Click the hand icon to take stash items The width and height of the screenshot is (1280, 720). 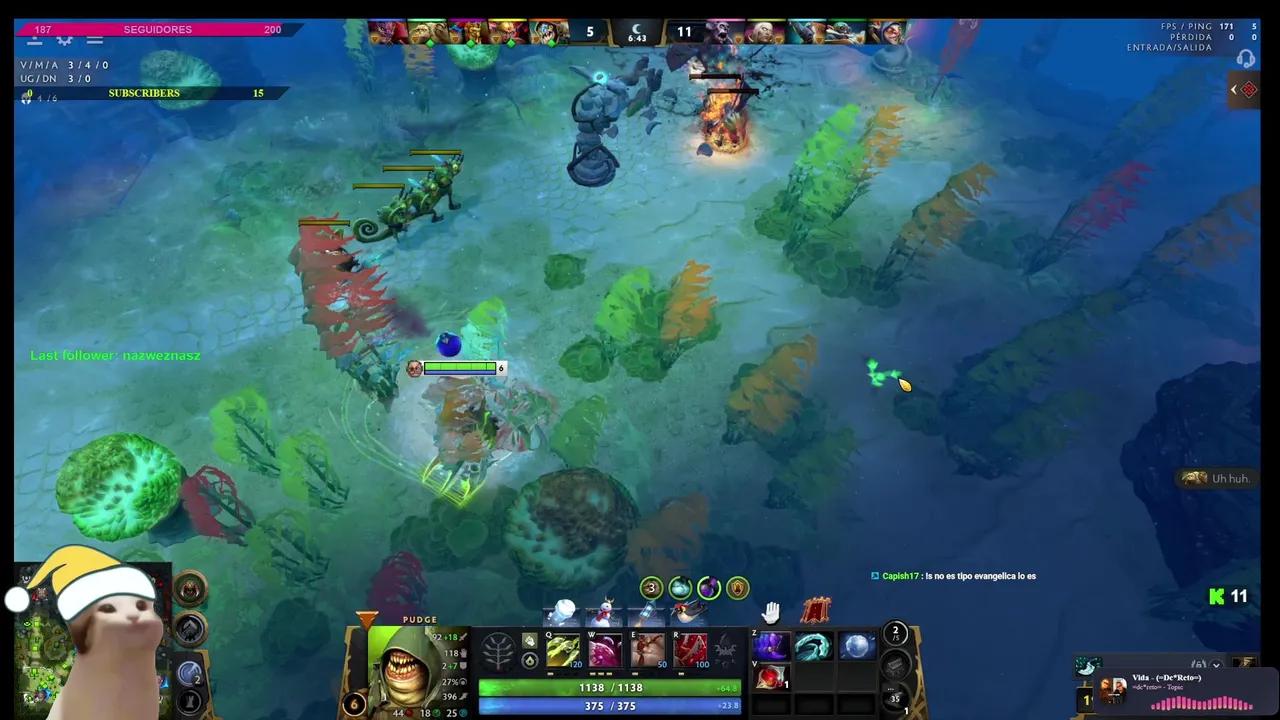tap(770, 610)
